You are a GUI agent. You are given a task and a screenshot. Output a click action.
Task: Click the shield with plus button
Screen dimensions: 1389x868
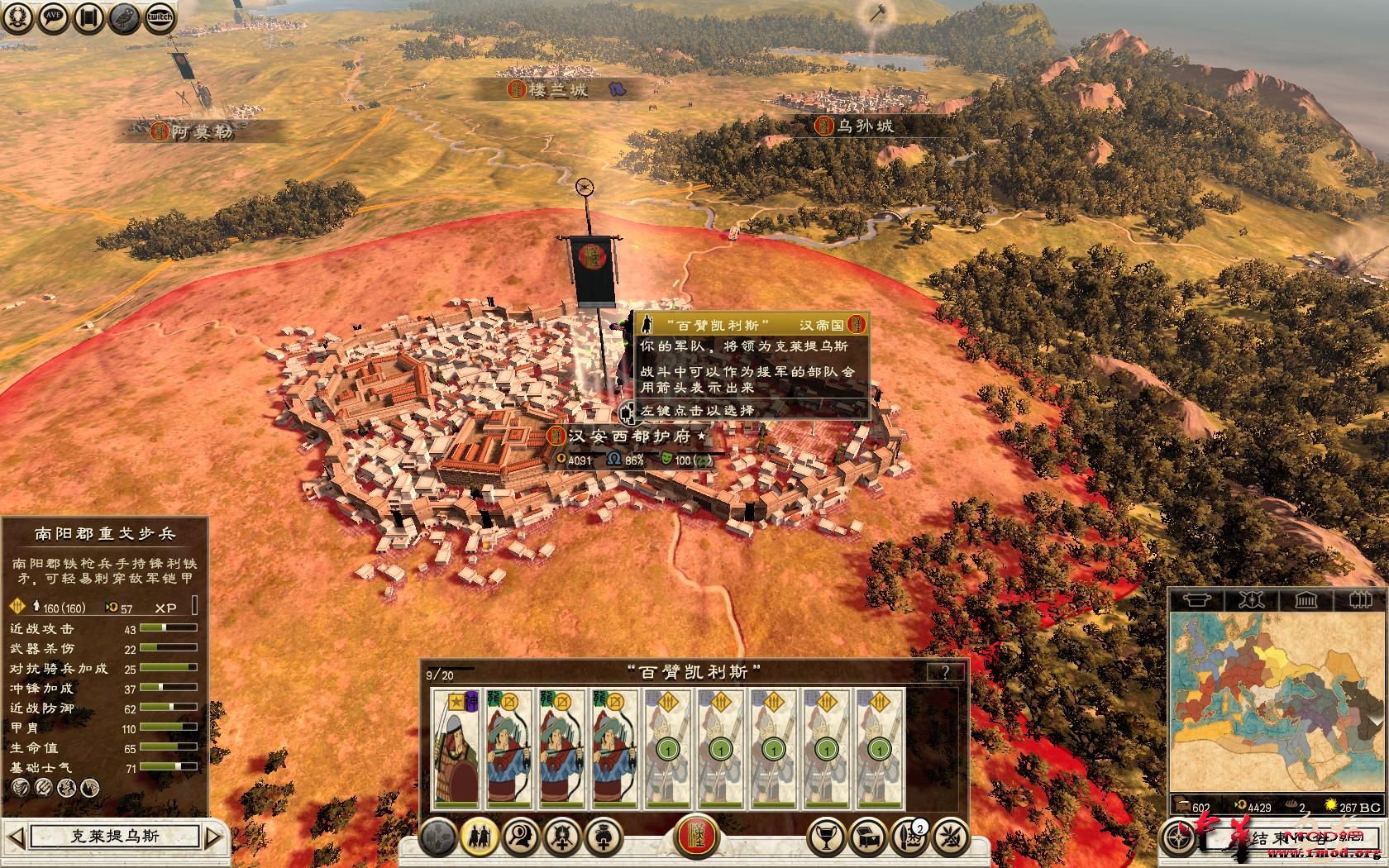coord(561,837)
